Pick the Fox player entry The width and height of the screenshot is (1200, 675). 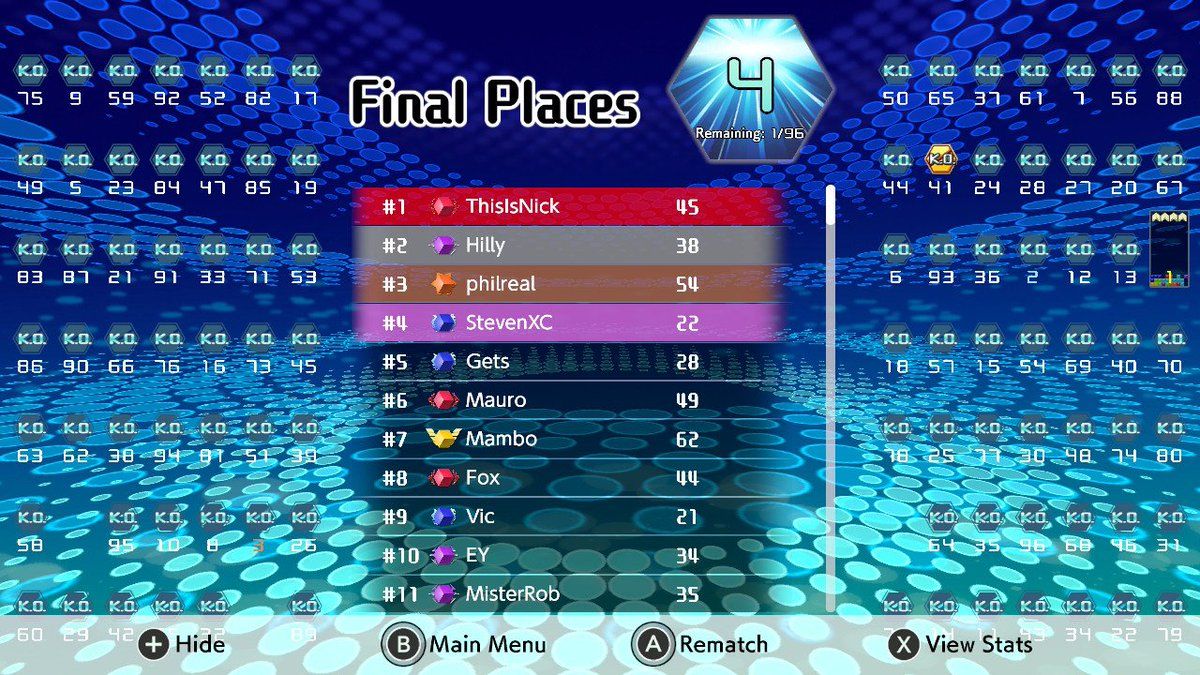(x=568, y=478)
